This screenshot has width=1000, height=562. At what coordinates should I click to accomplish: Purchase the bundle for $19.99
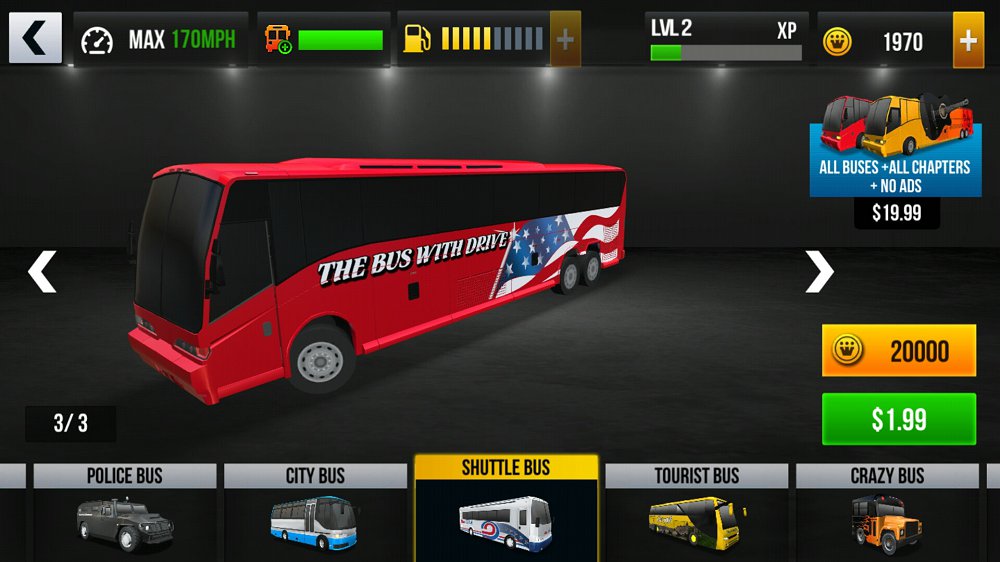896,213
